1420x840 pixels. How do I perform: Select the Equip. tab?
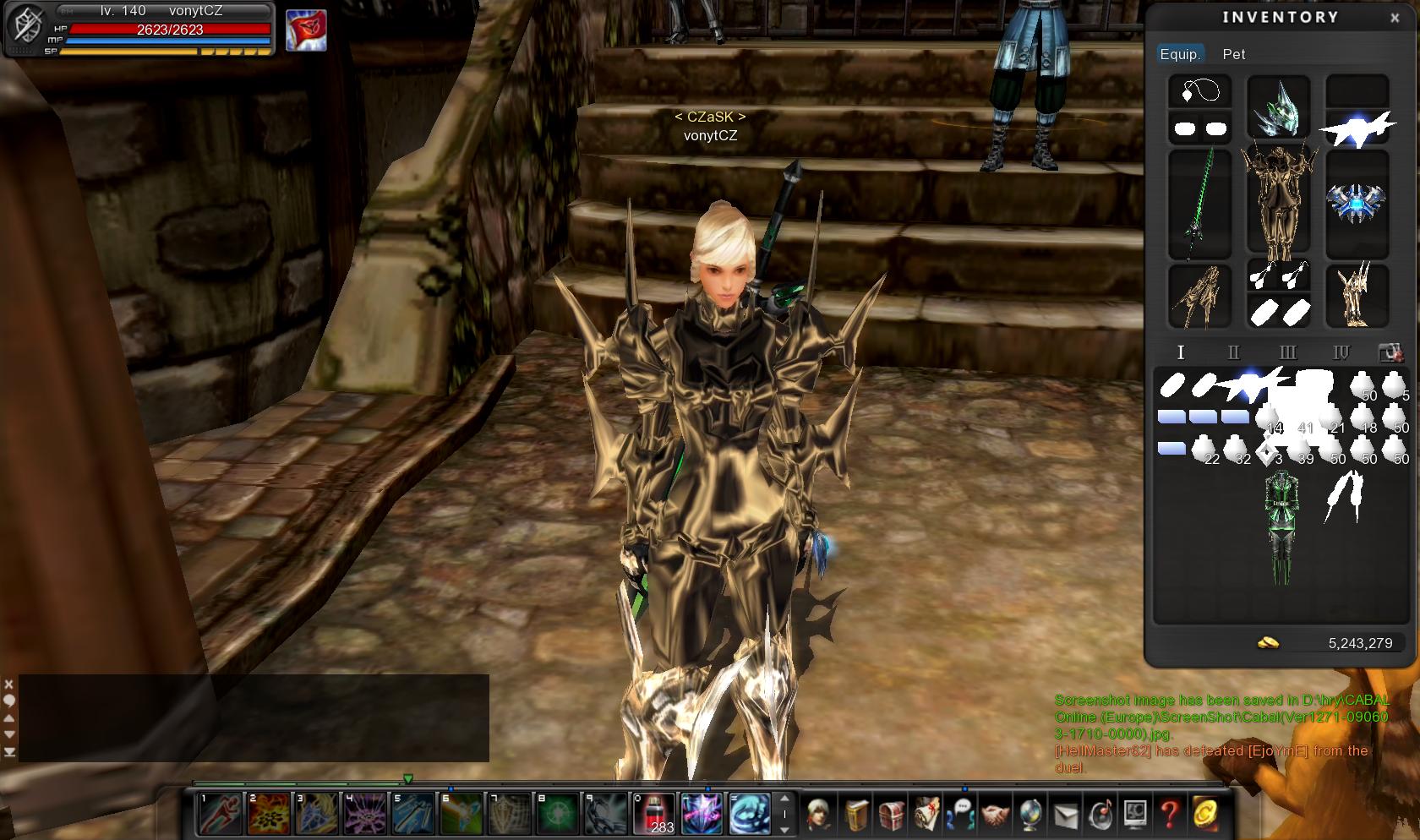pyautogui.click(x=1179, y=54)
